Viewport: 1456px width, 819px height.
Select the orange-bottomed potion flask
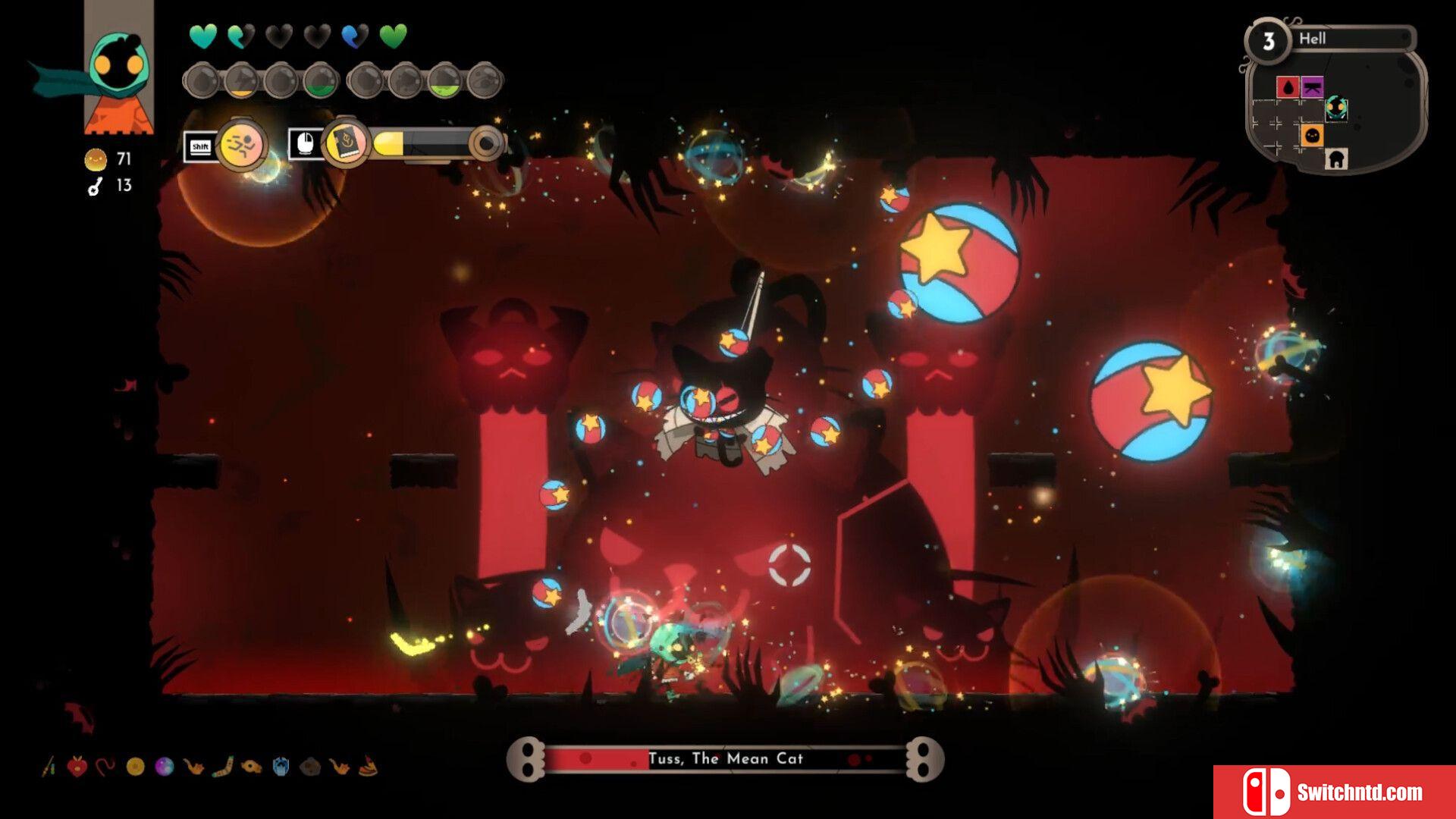241,82
